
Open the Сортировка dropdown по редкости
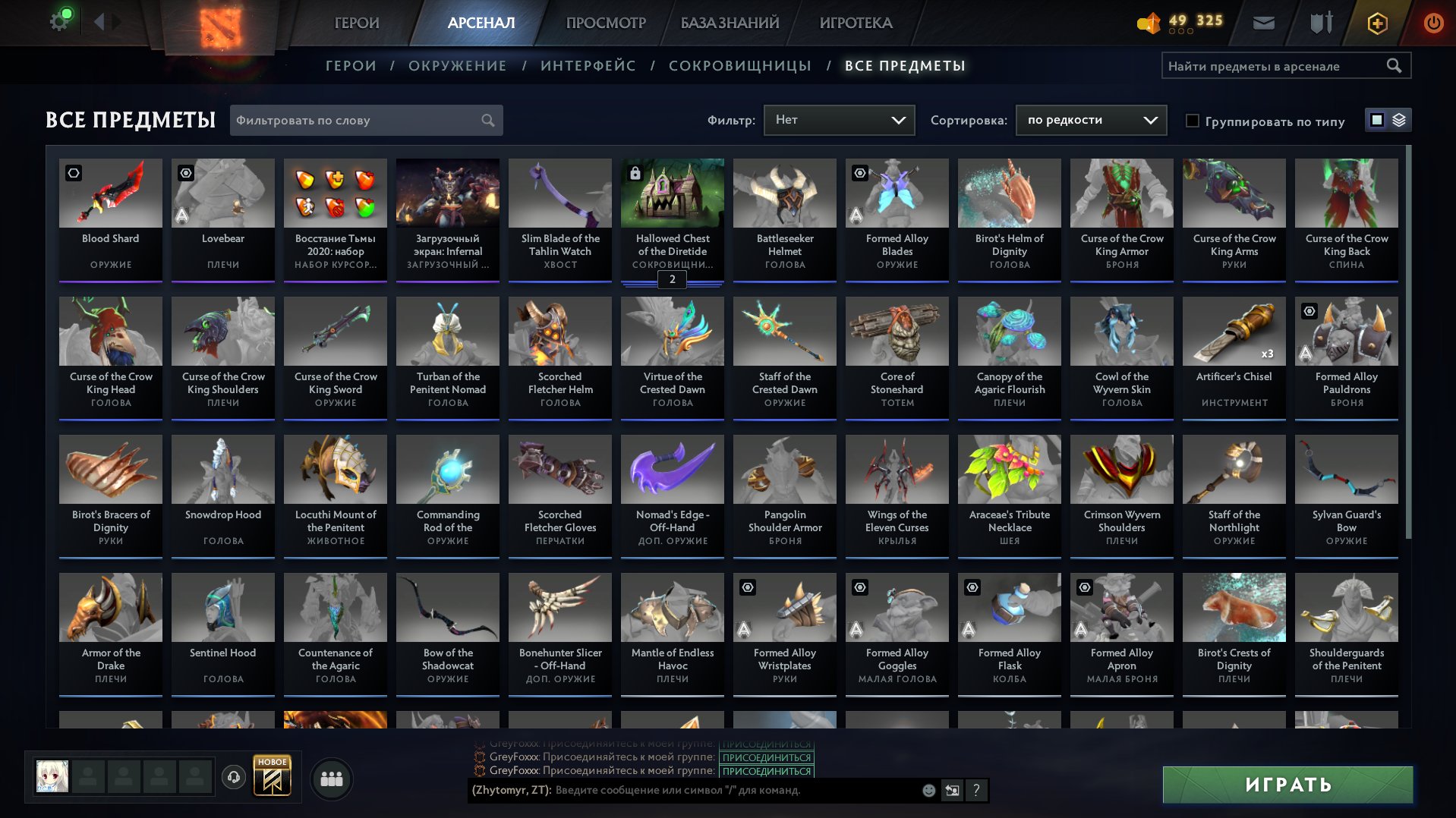(x=1089, y=119)
